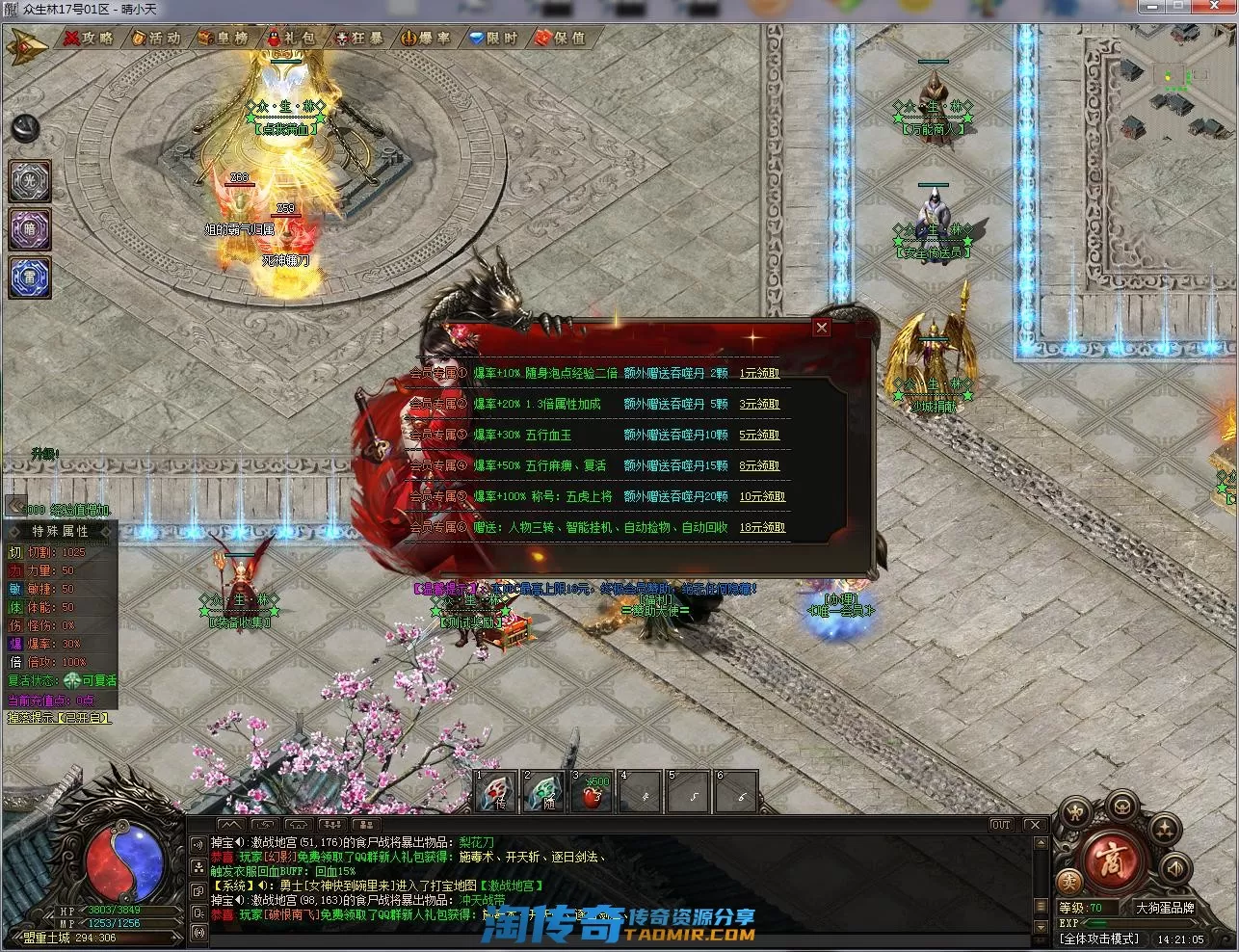This screenshot has height=952, width=1239.
Task: Open the 限时 limited-time menu
Action: pyautogui.click(x=492, y=39)
